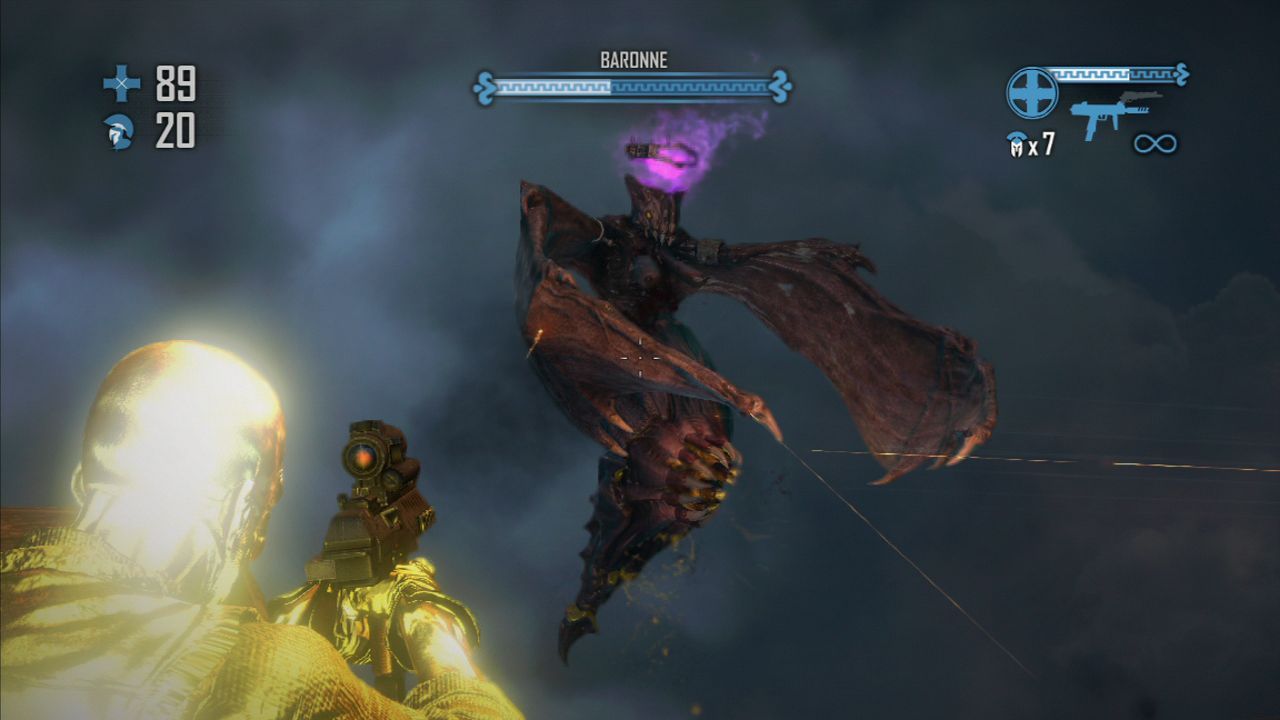Screen dimensions: 1280x720
Task: Click the blue health cross icon
Action: pyautogui.click(x=122, y=84)
